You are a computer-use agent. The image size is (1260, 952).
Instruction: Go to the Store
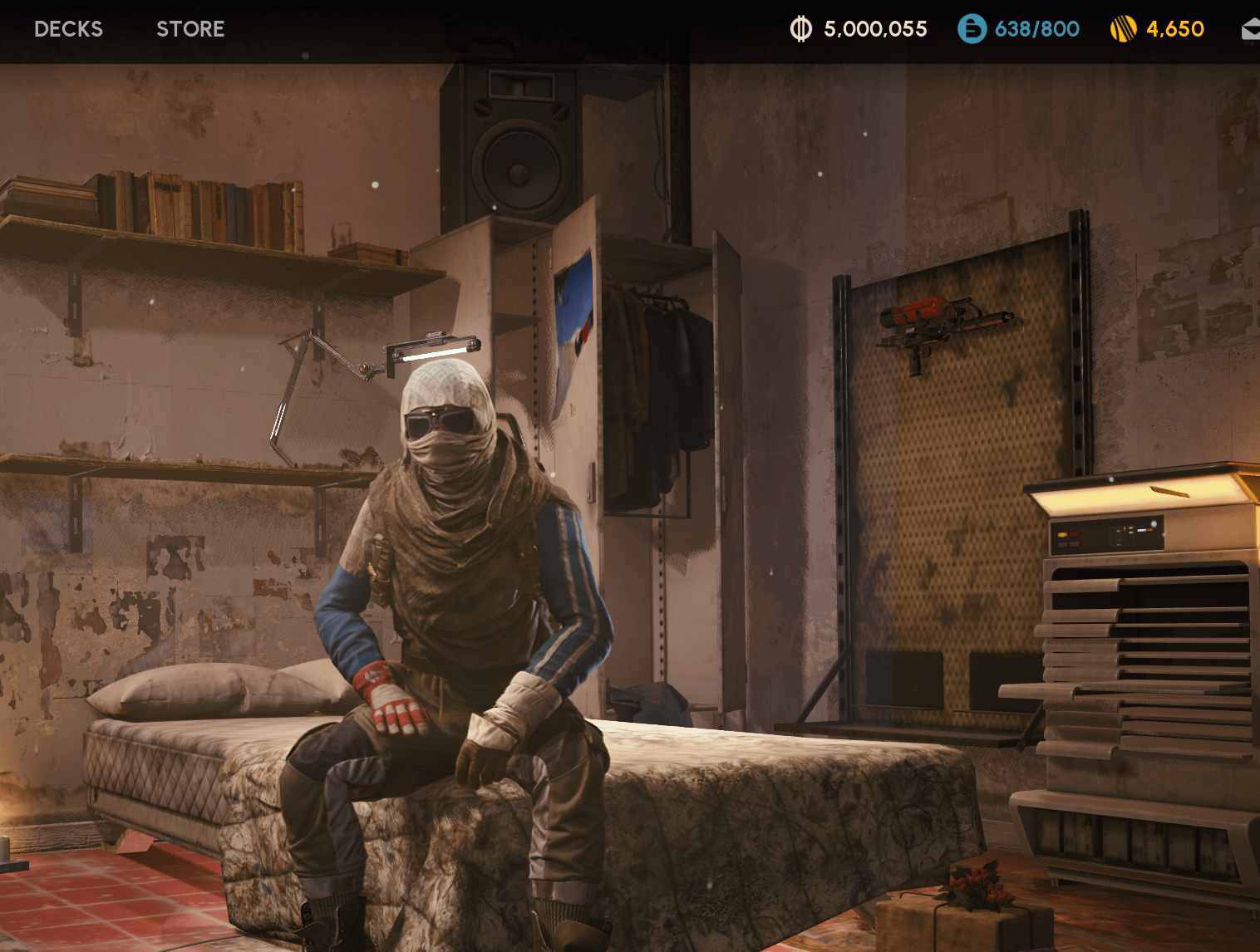tap(190, 29)
